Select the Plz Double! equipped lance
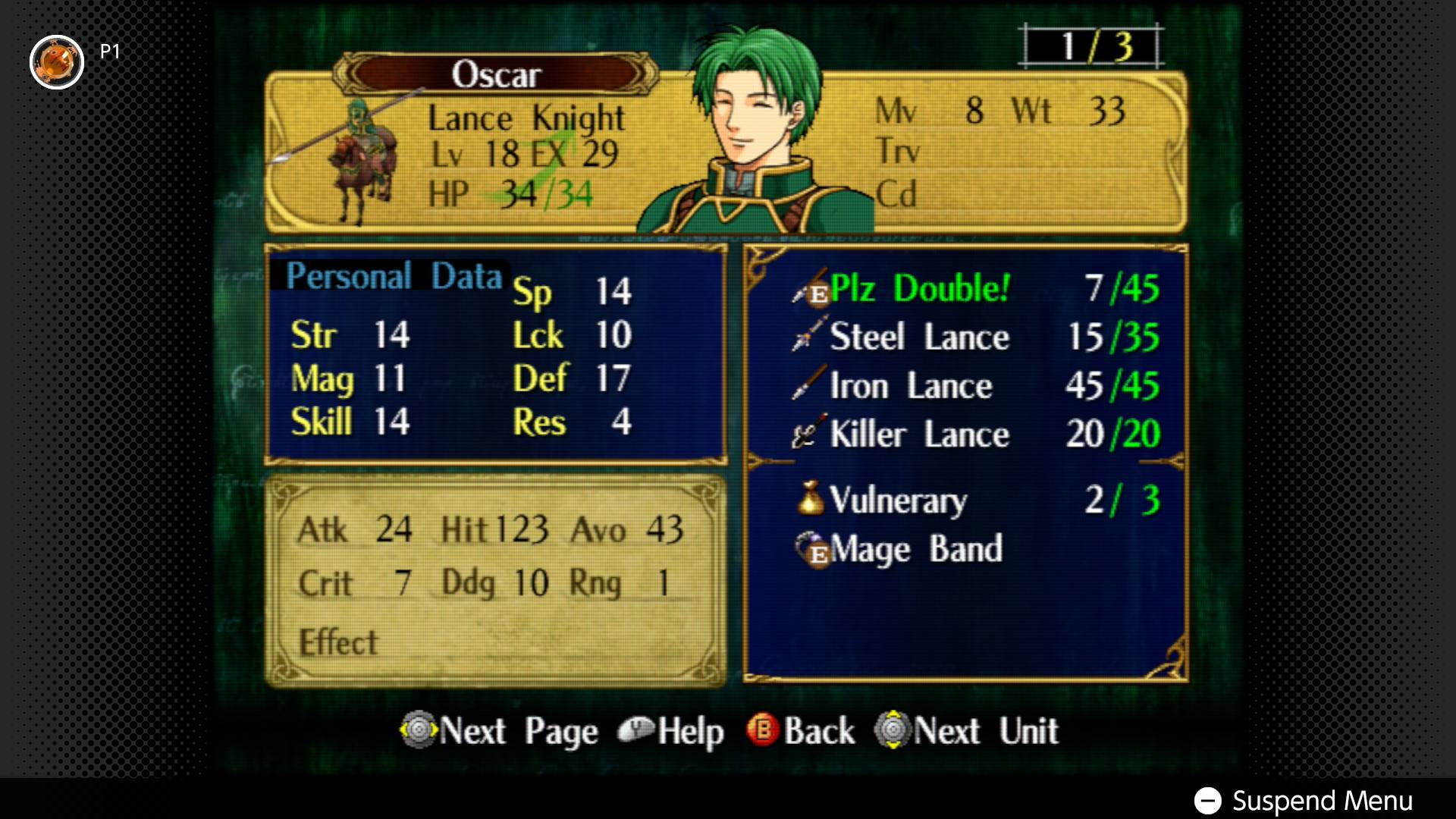This screenshot has height=819, width=1456. tap(920, 289)
